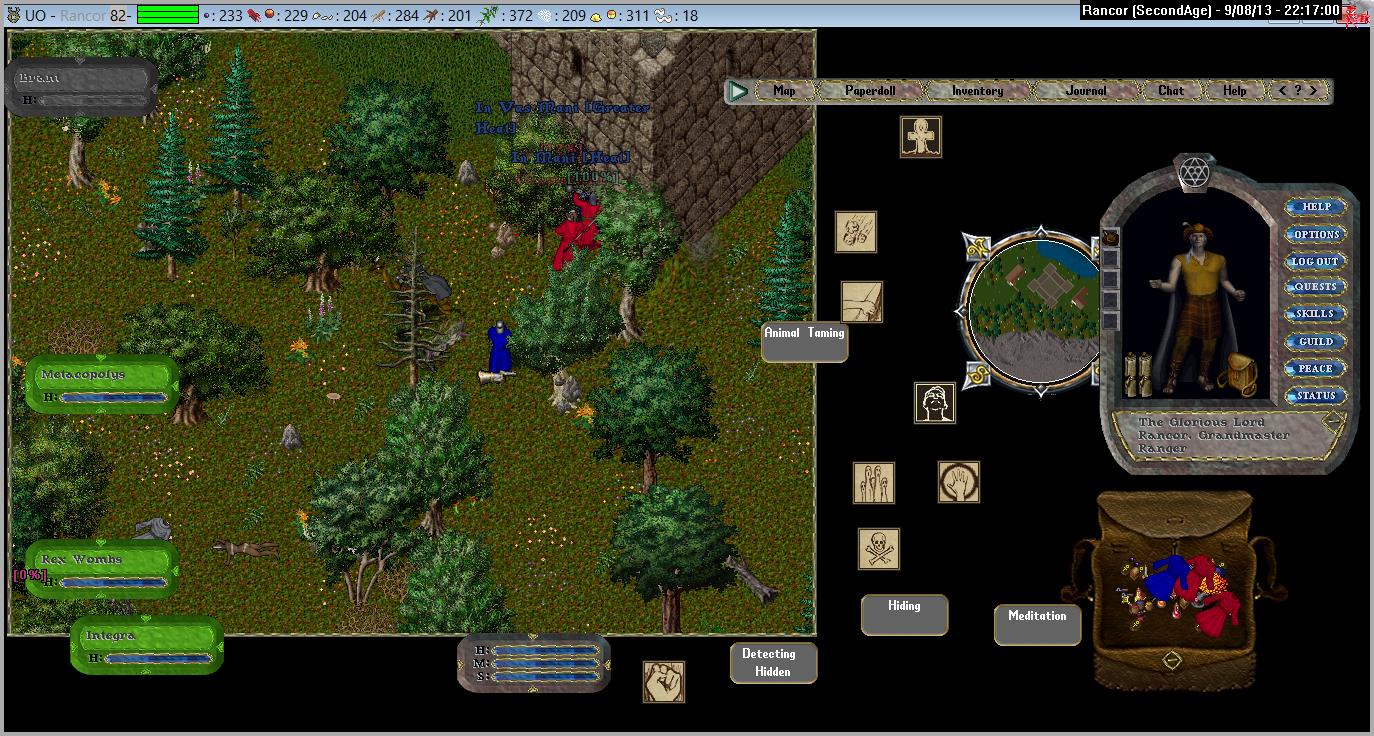Open the Journal menu entry
The height and width of the screenshot is (736, 1374).
tap(1086, 91)
